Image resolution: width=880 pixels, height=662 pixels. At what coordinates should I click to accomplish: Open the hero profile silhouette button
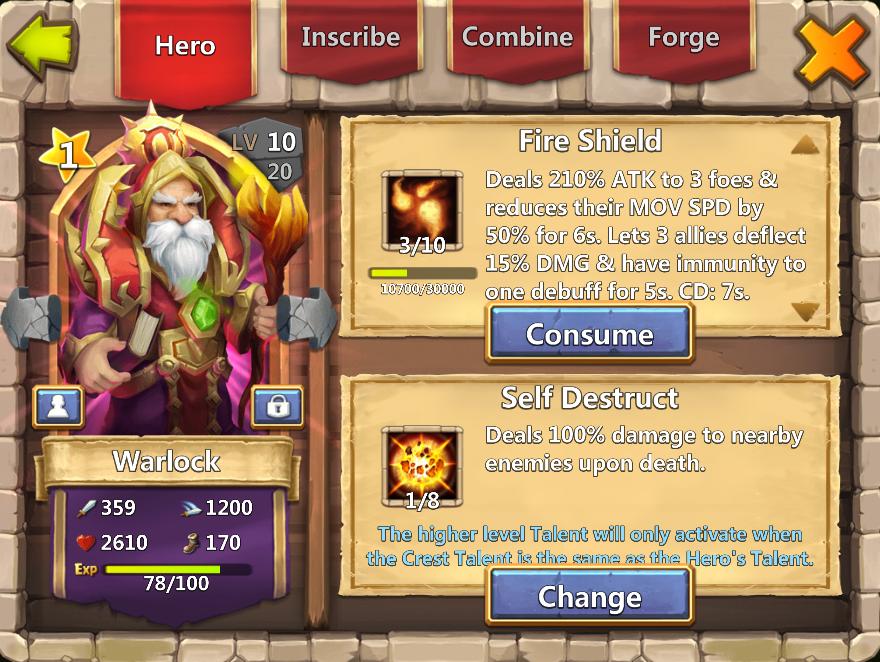58,406
